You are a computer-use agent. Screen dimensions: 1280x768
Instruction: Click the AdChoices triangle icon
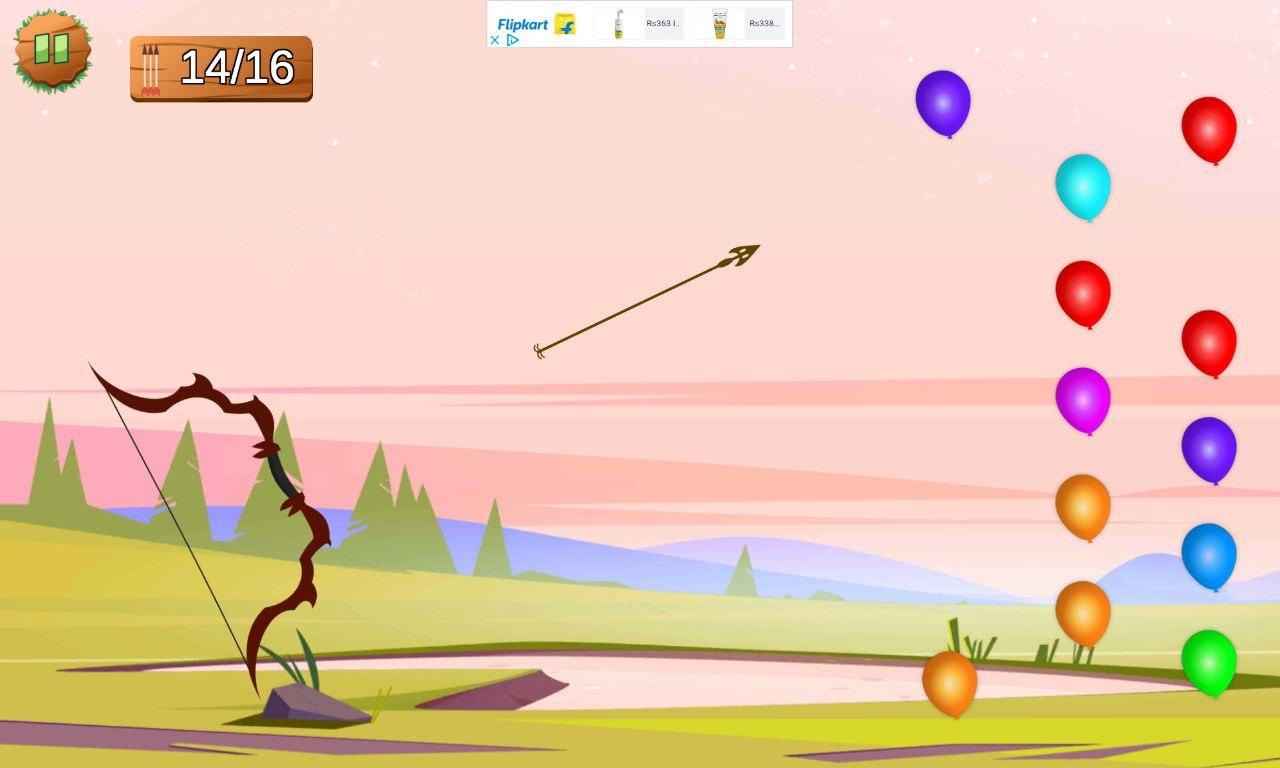point(512,39)
